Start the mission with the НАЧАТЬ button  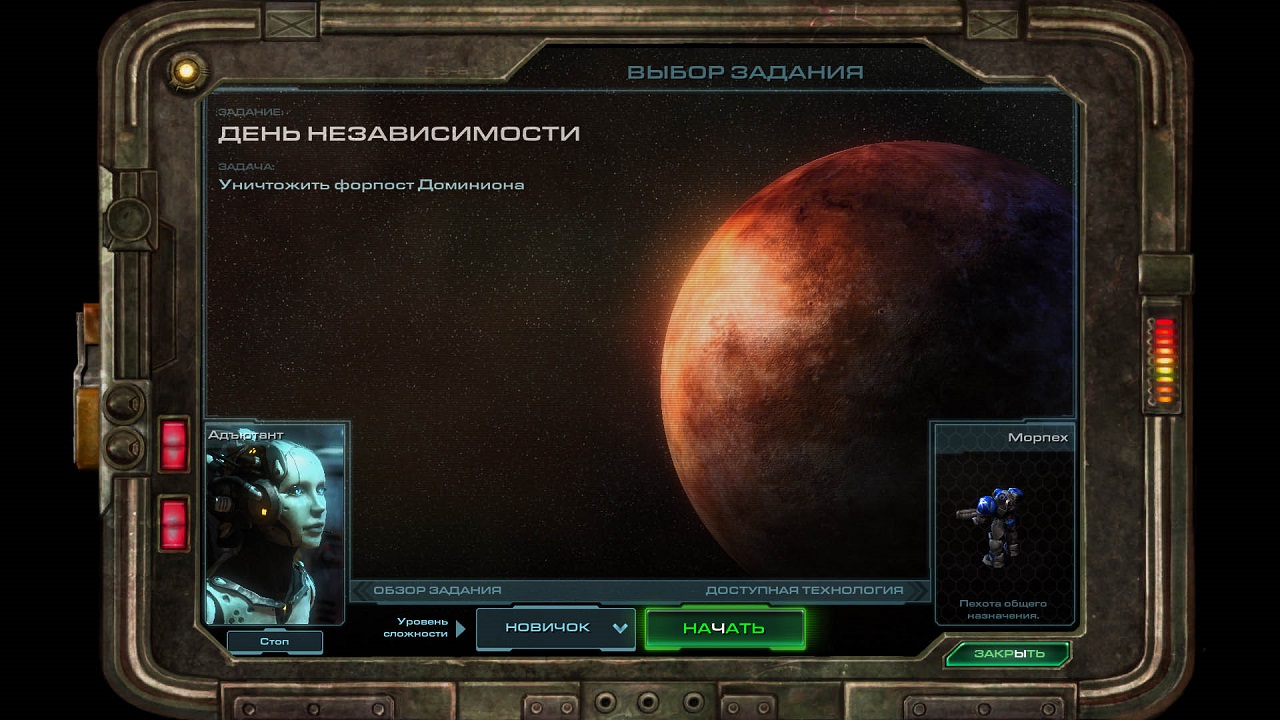724,628
